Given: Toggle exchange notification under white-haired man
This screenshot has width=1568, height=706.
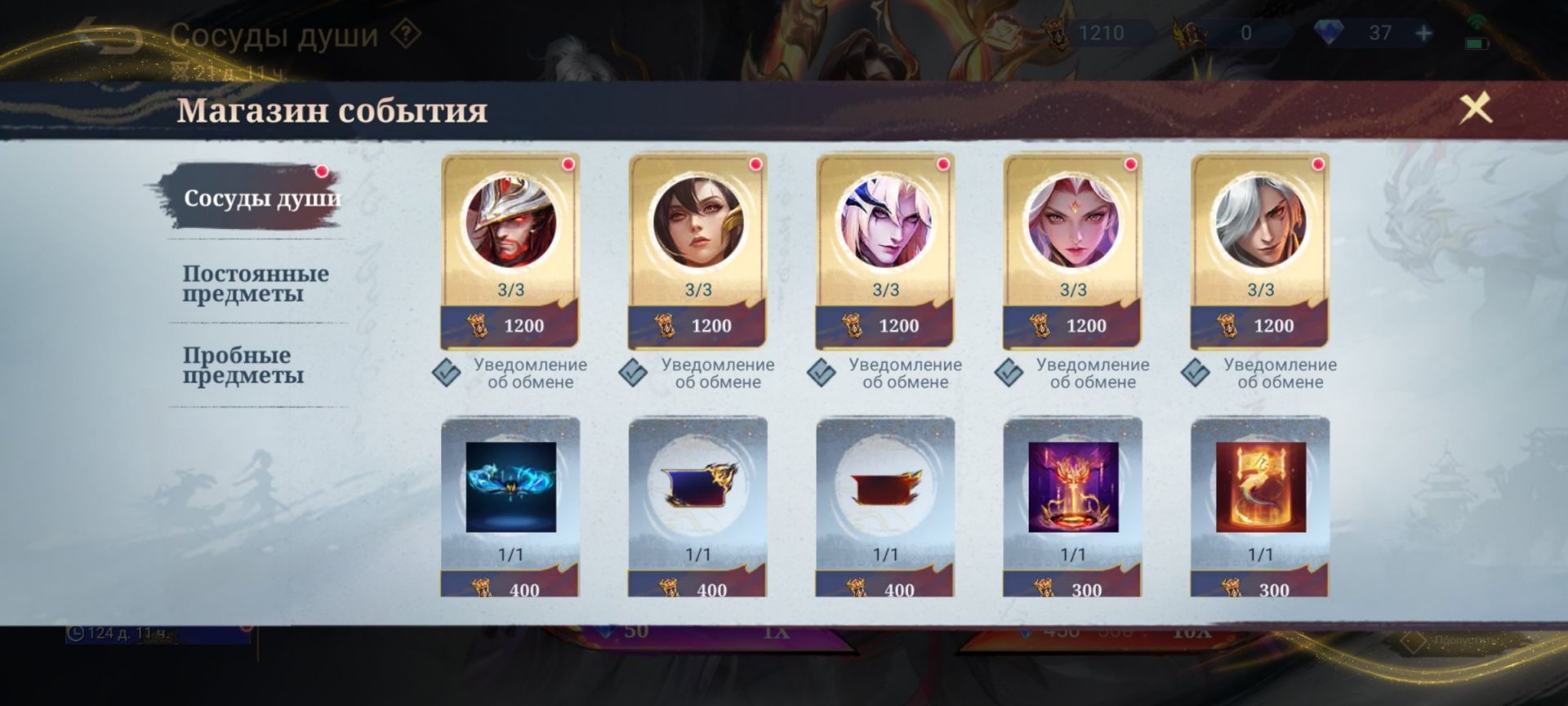Looking at the screenshot, I should (1196, 373).
